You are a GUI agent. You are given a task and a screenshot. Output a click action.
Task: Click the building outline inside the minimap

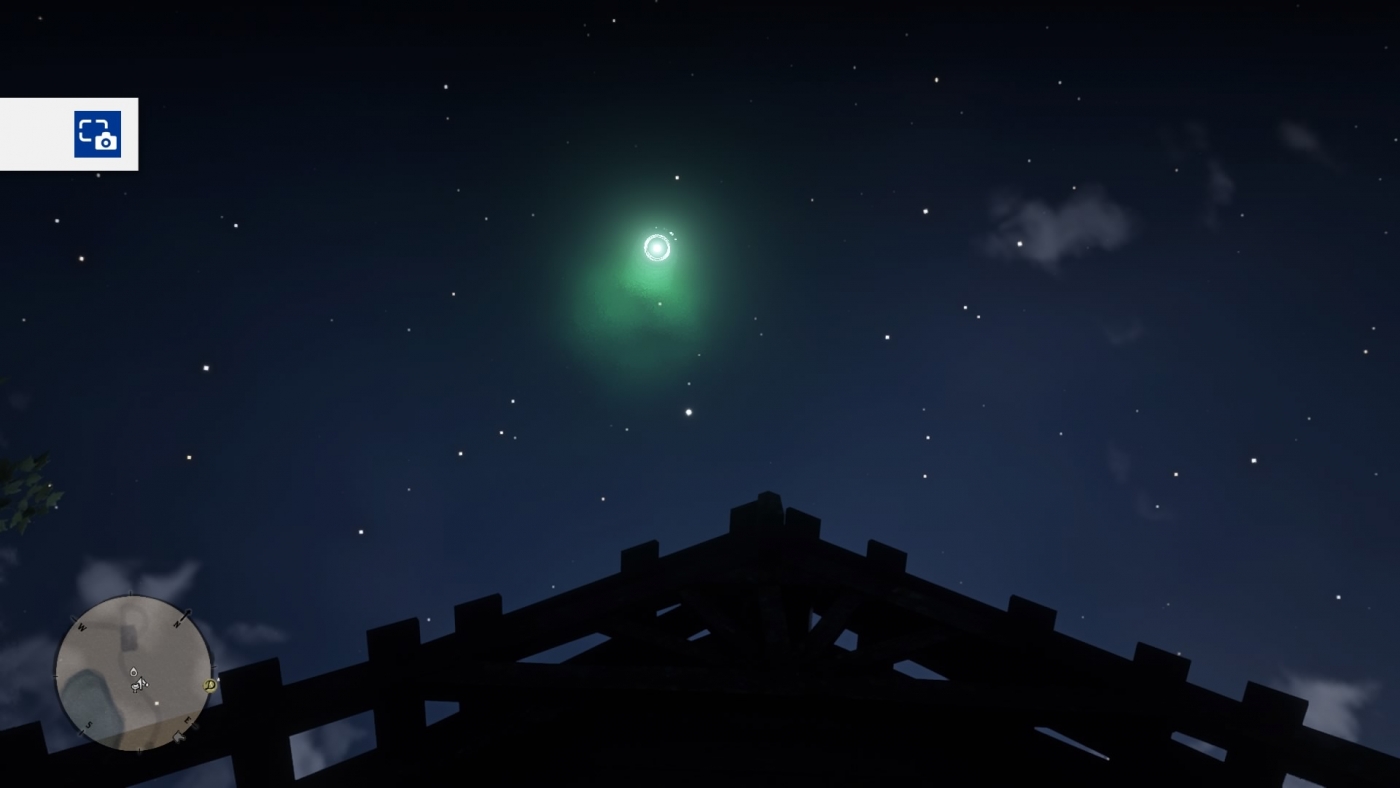129,639
